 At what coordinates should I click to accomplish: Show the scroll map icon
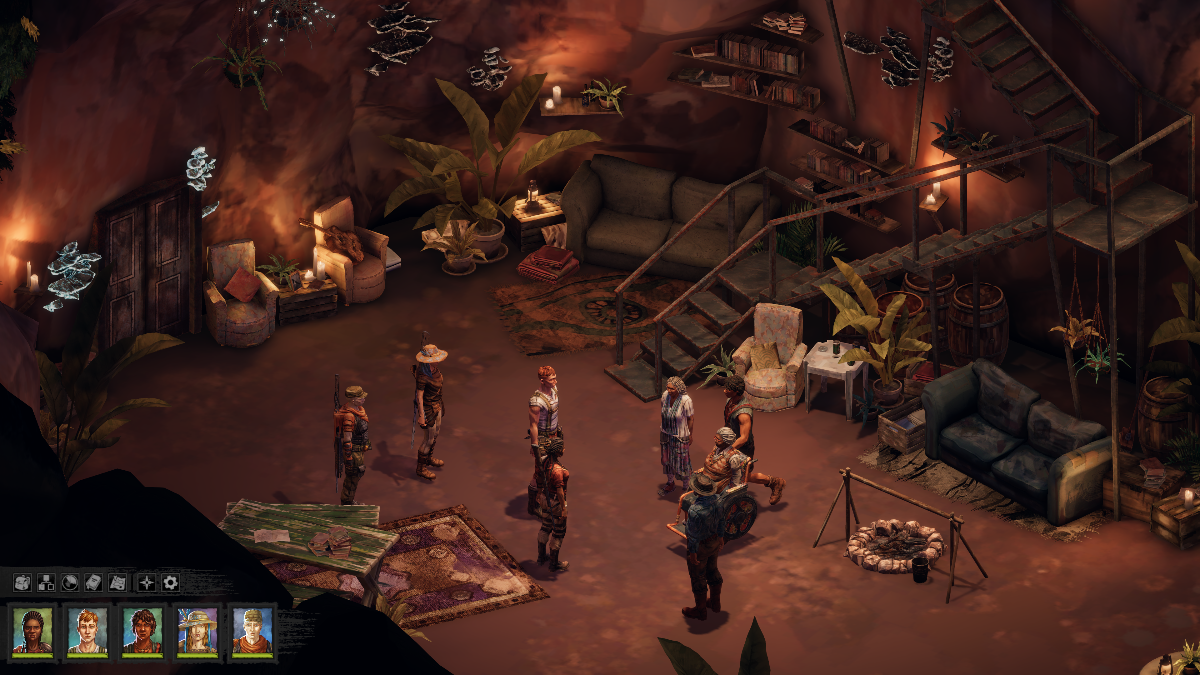coord(117,582)
